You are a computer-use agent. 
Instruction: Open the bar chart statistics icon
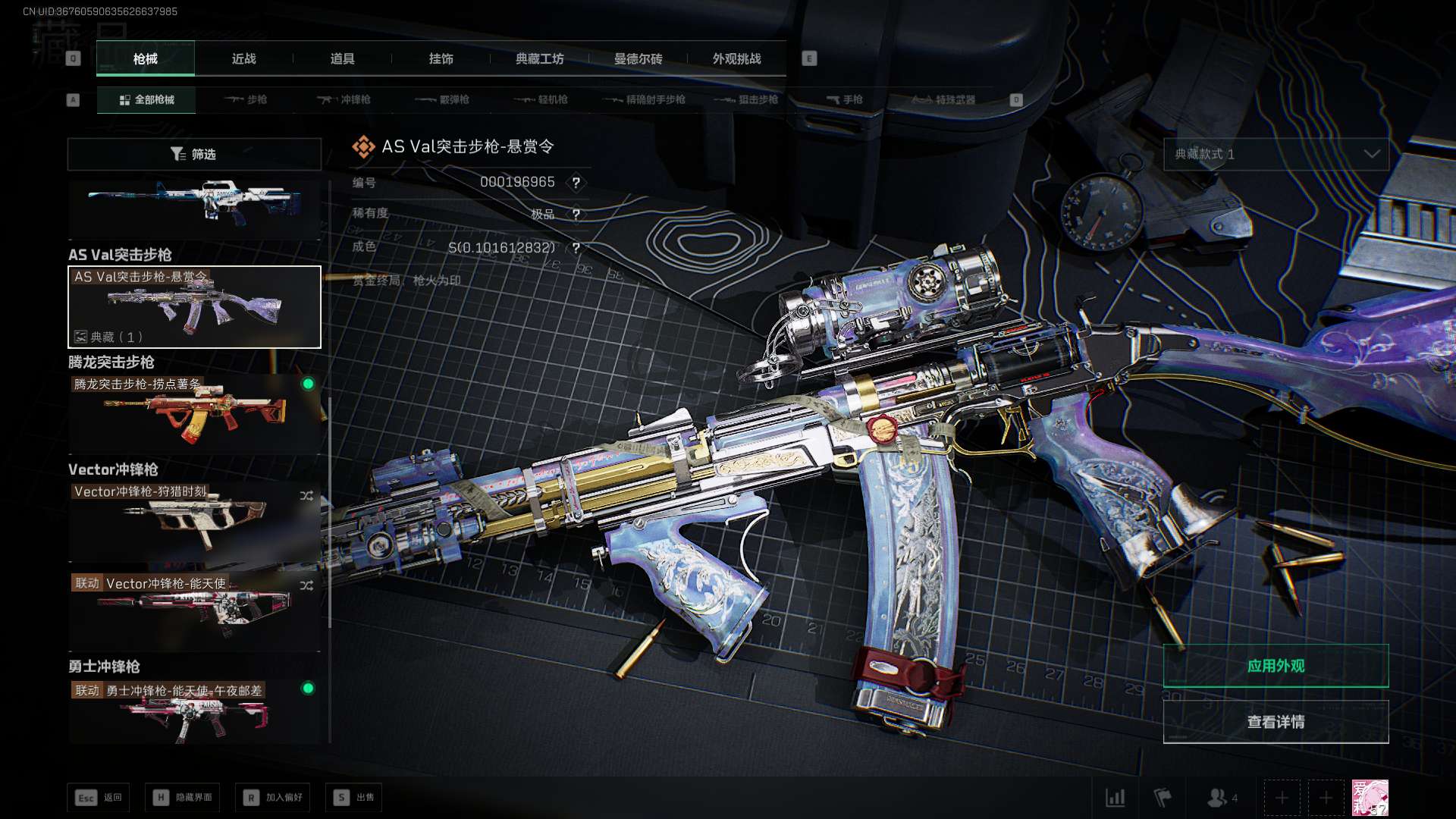click(1116, 798)
